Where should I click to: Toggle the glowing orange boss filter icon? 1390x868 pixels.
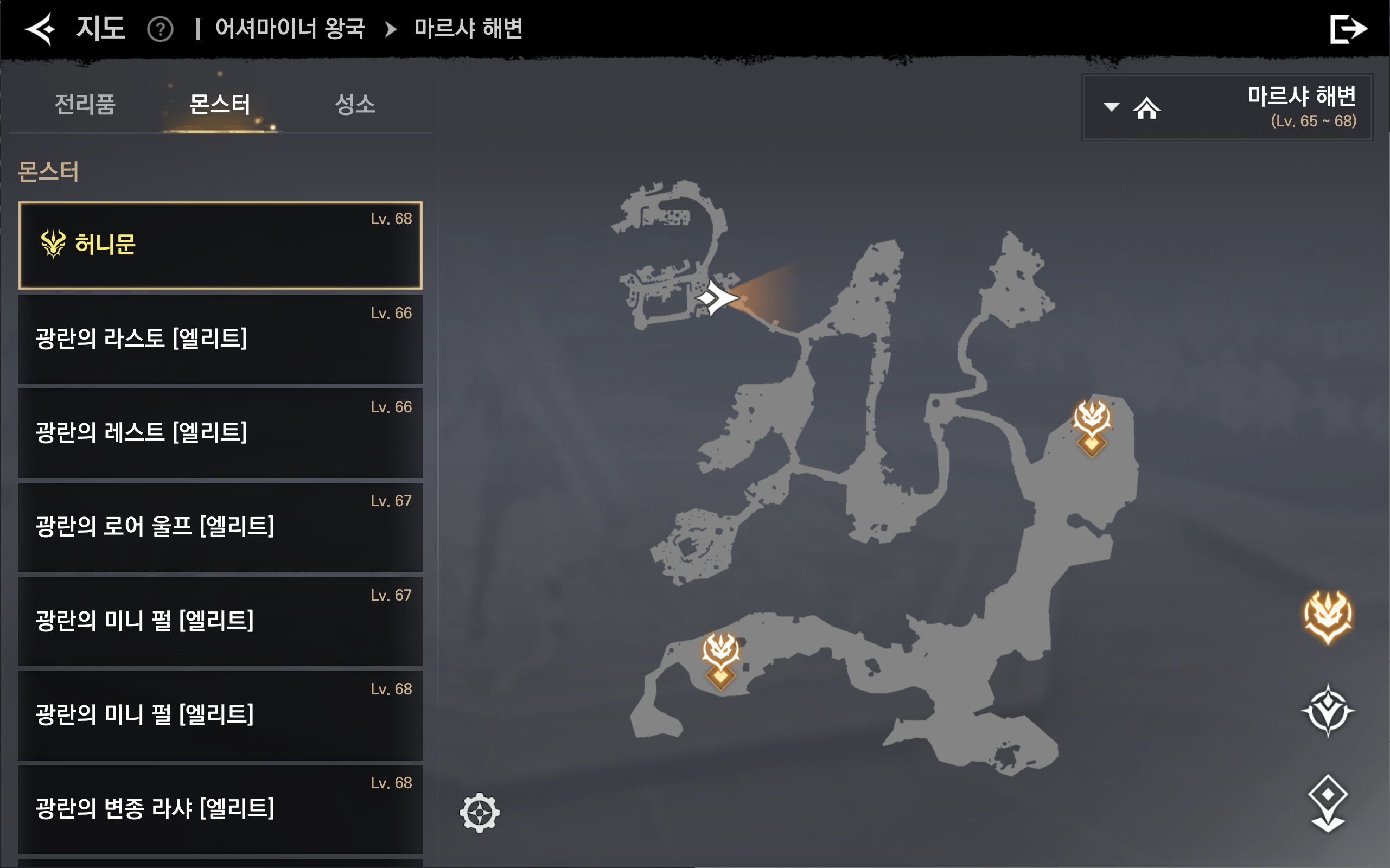(1328, 617)
